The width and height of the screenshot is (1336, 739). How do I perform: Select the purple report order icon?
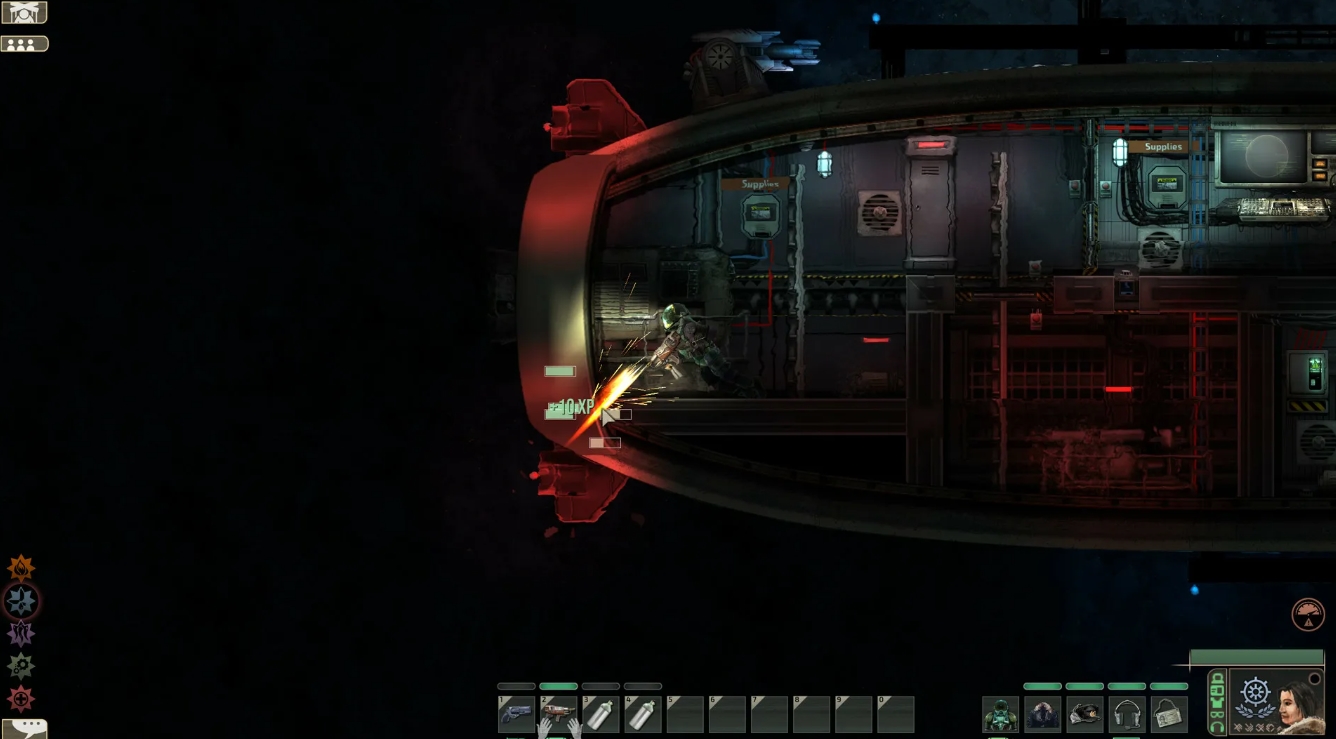pyautogui.click(x=20, y=633)
